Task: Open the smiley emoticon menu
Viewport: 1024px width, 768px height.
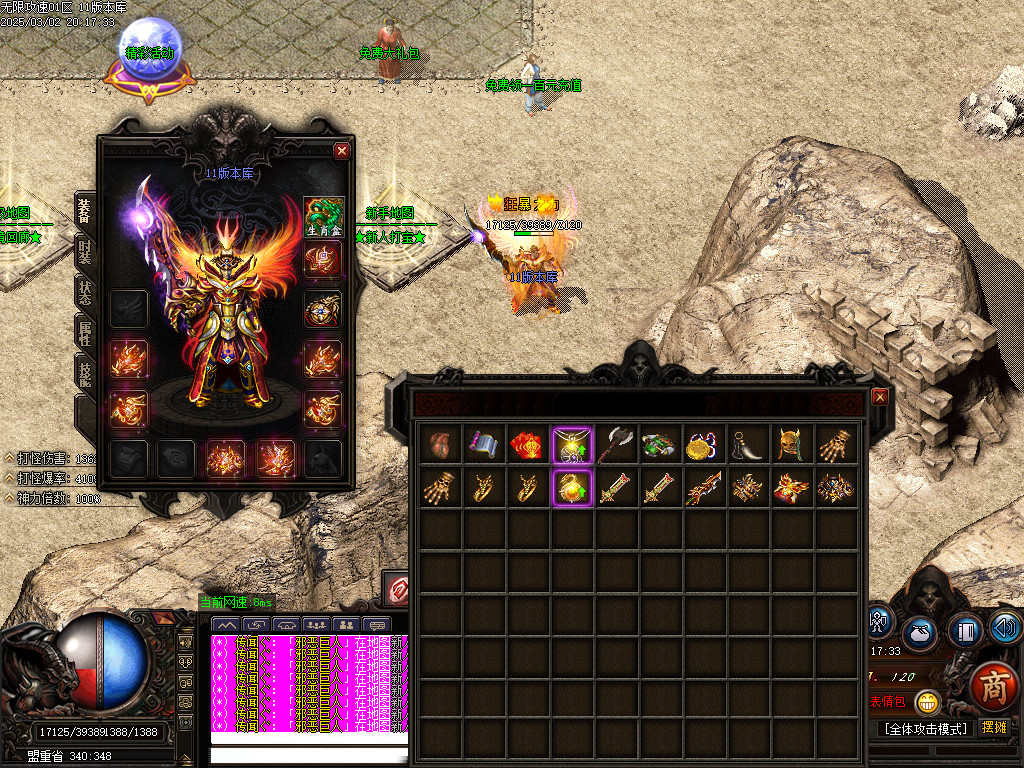Action: point(928,702)
